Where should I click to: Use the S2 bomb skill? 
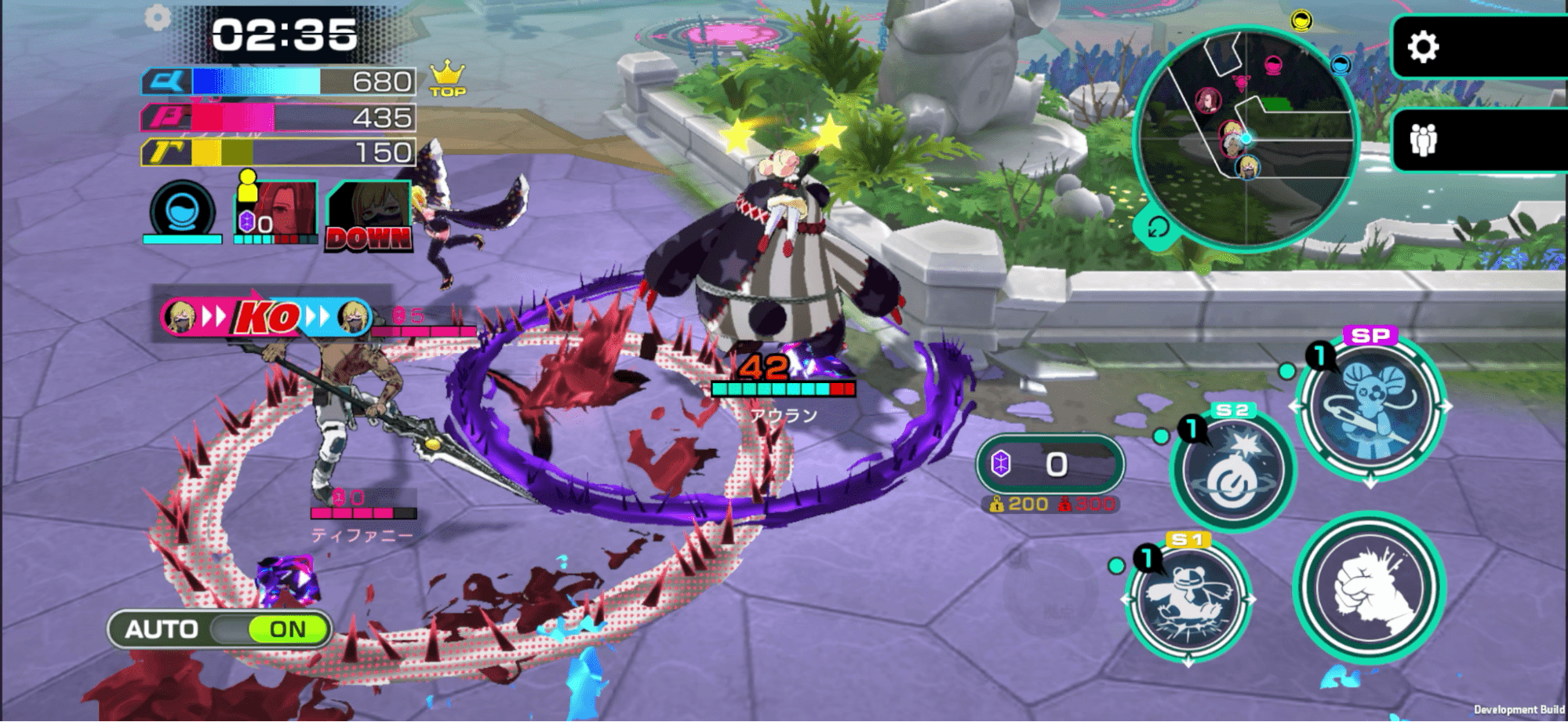click(x=1232, y=472)
